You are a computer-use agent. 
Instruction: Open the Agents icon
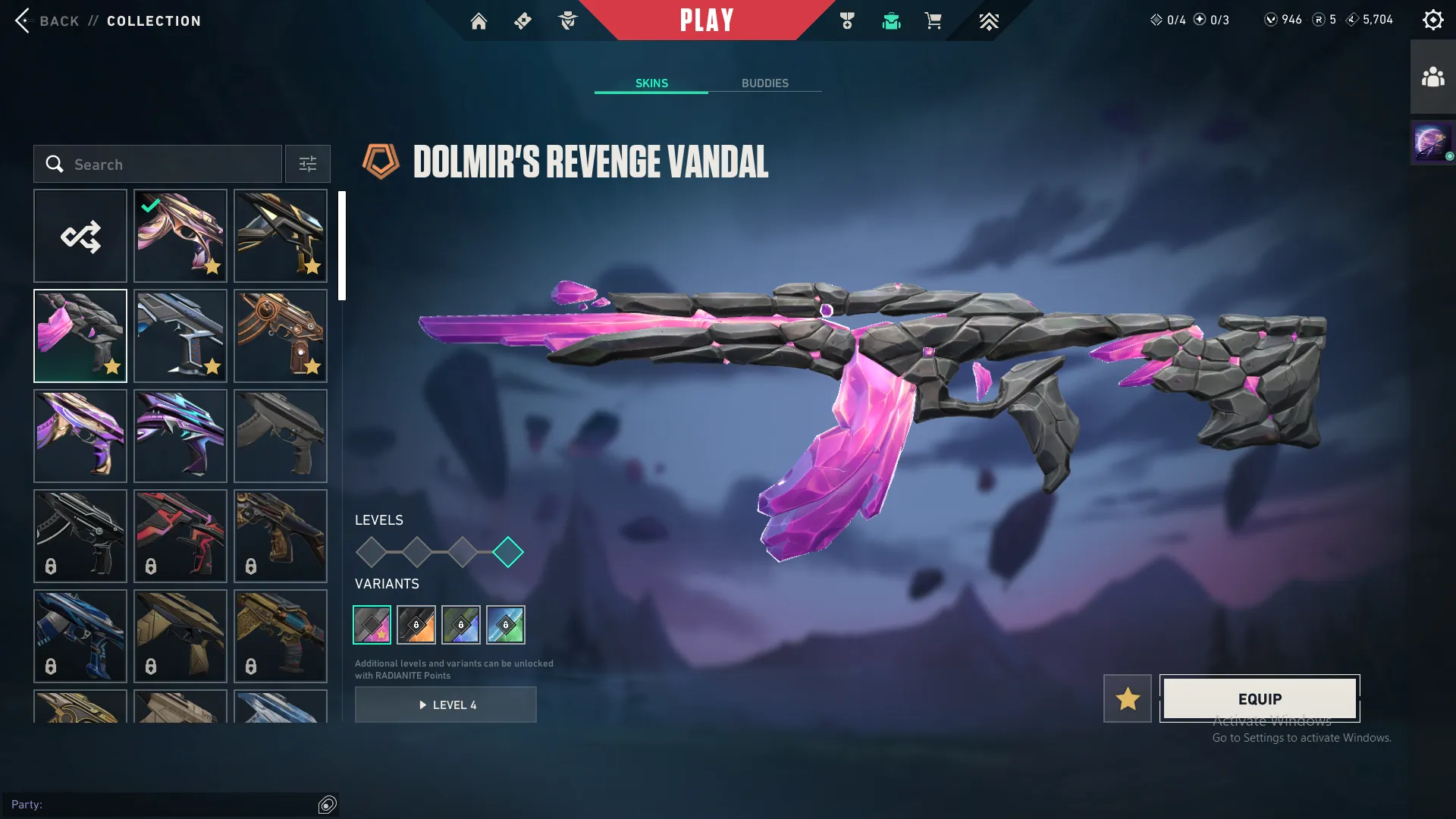point(567,21)
